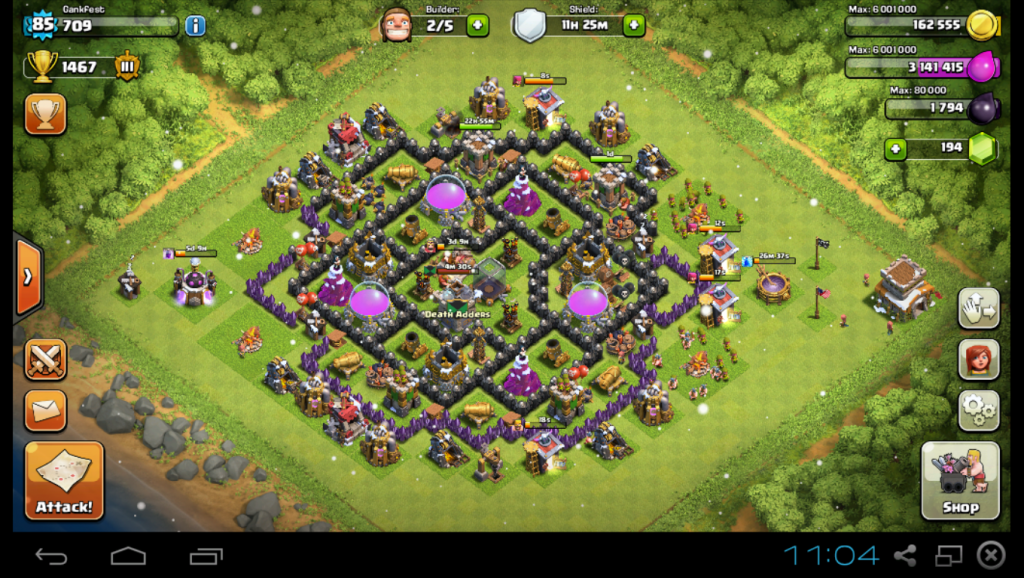
Task: Add a builder with the green plus
Action: [477, 25]
